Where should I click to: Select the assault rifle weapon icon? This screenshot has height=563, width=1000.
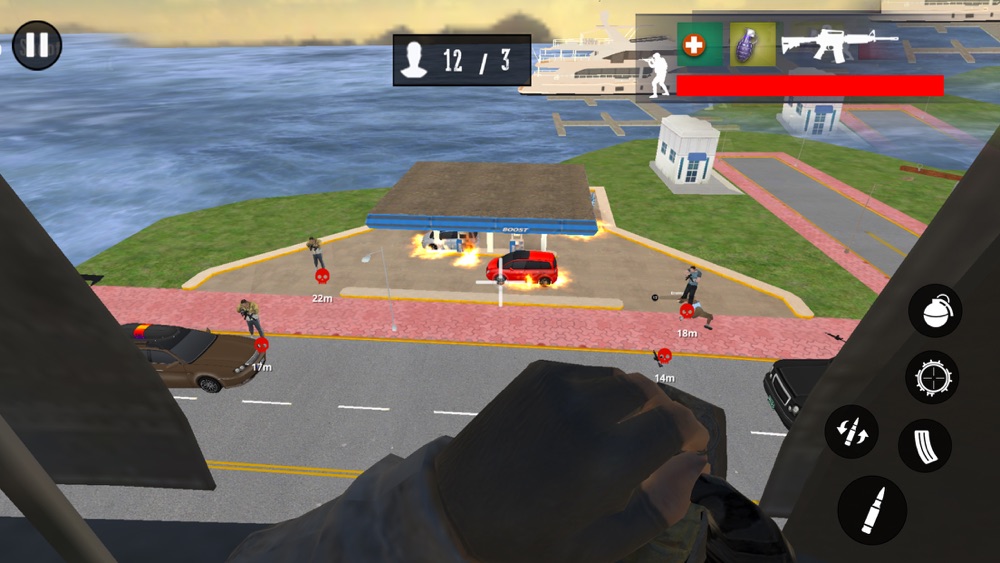838,43
